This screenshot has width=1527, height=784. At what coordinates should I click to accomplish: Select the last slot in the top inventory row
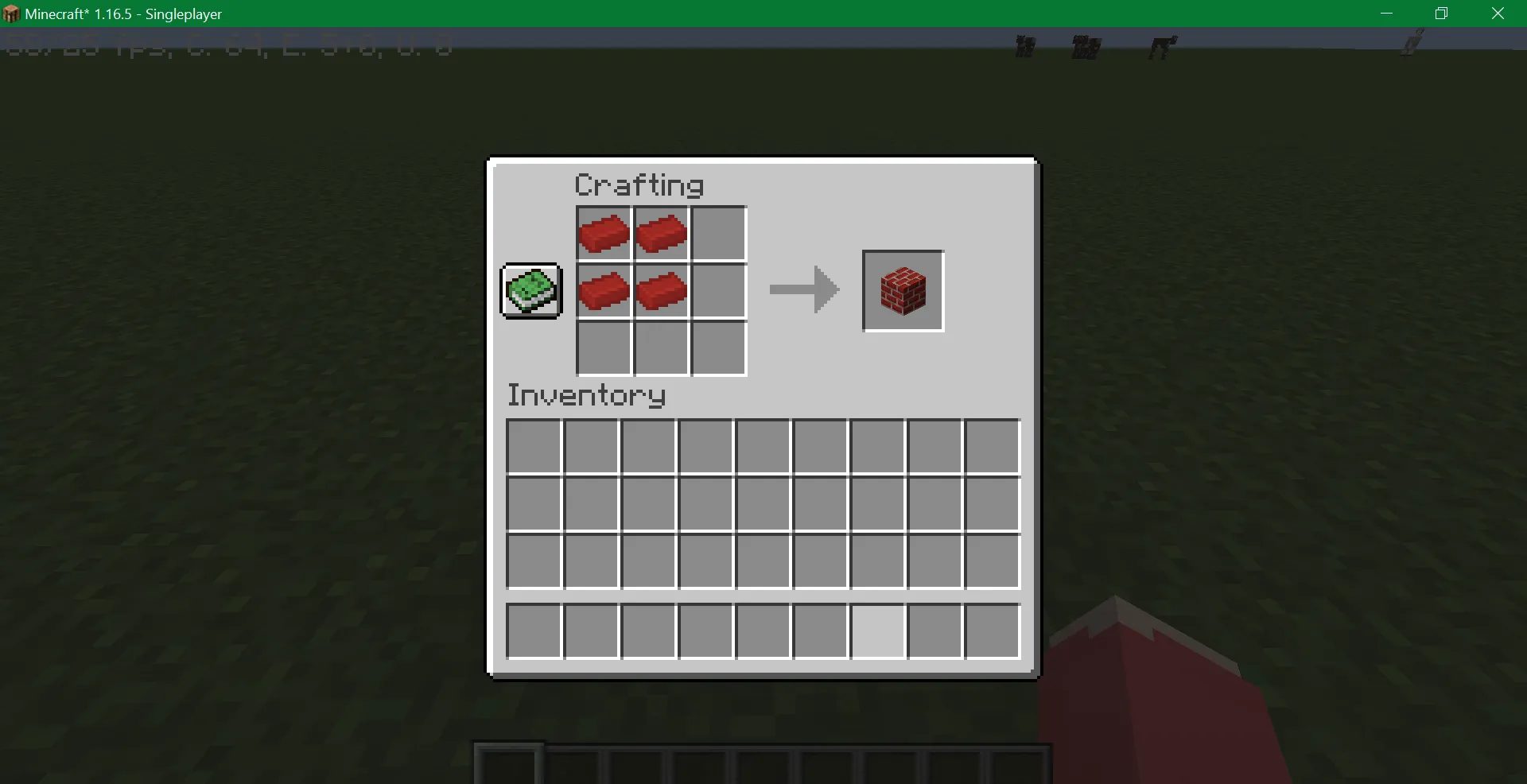pos(991,446)
